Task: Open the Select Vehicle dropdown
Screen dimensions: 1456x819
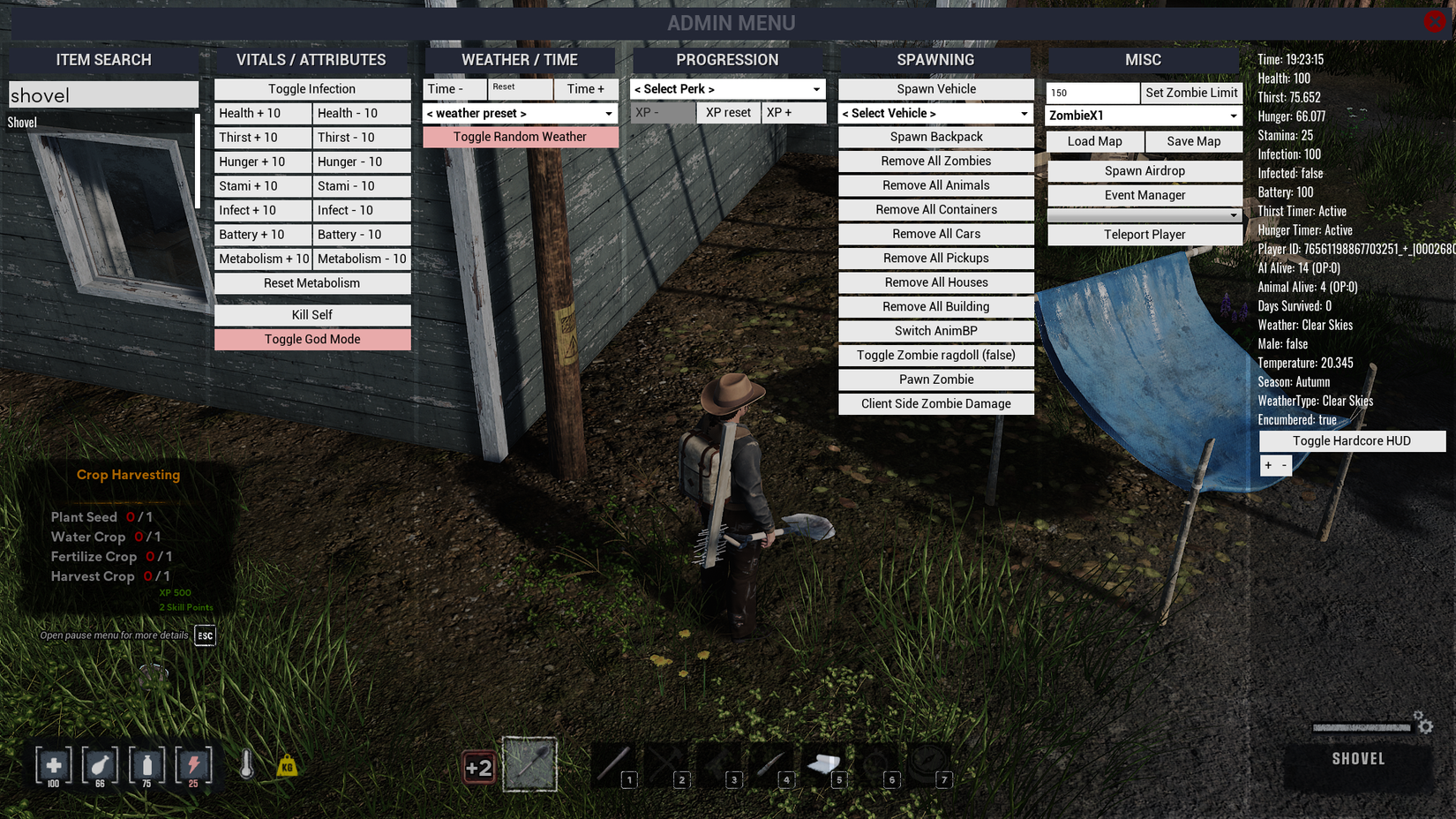Action: point(935,113)
